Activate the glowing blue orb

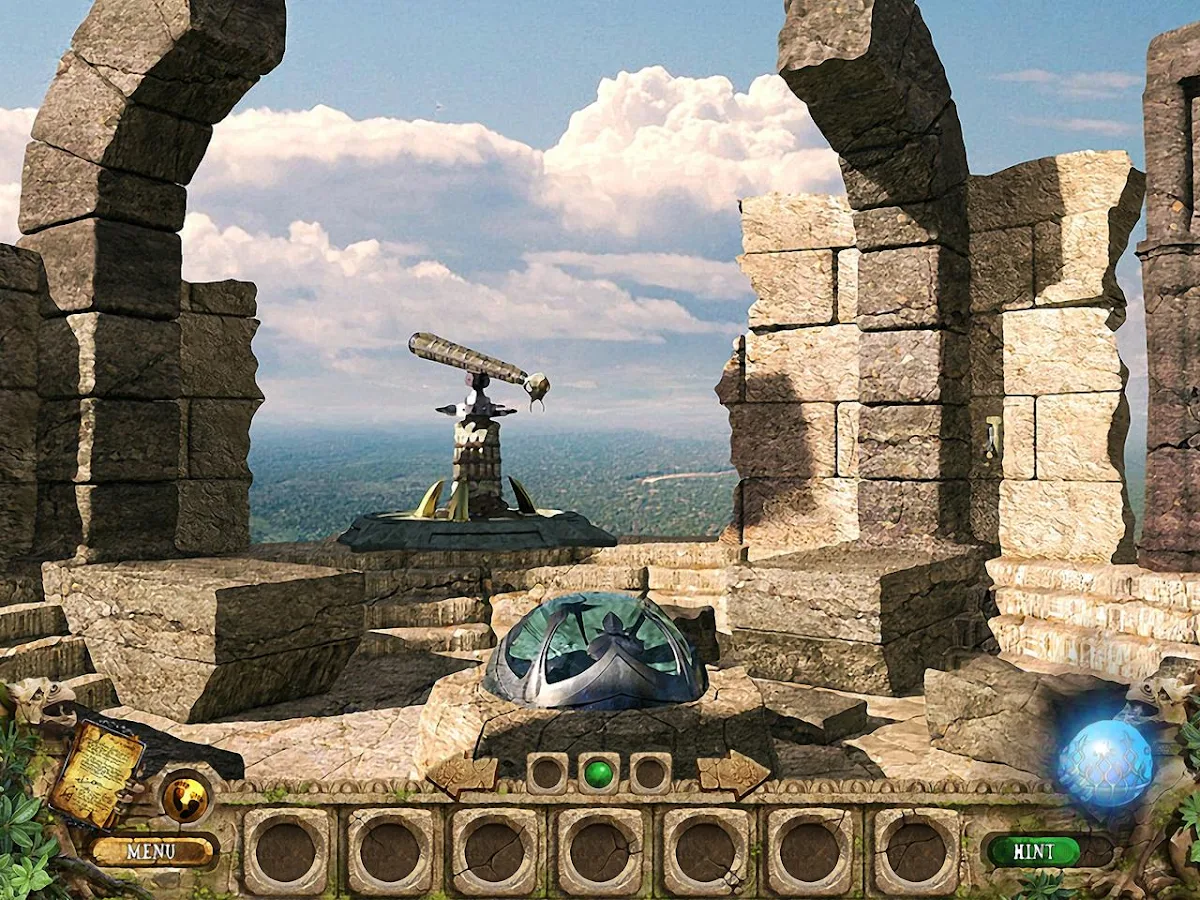tap(1105, 763)
